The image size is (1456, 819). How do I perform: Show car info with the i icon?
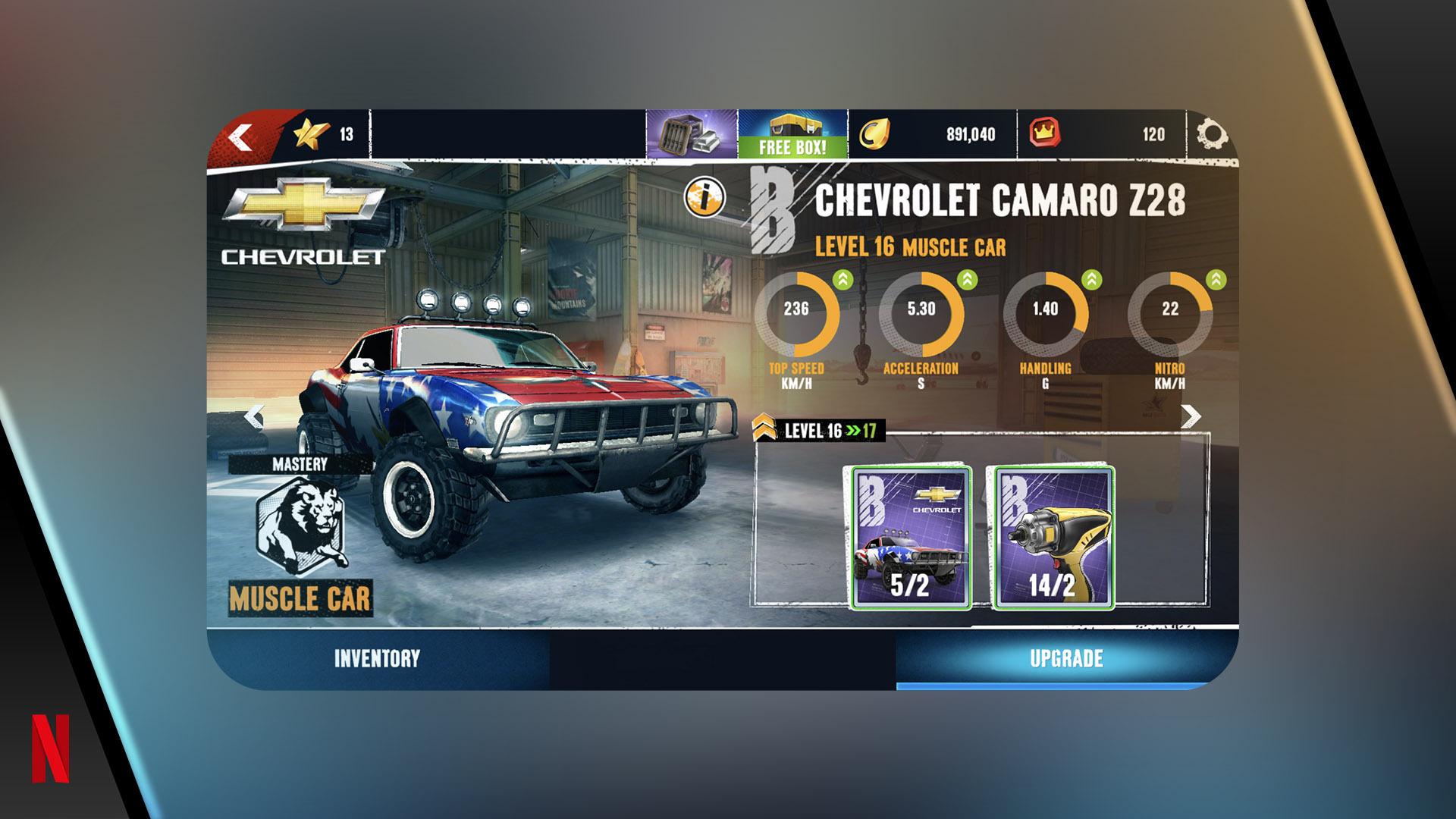(704, 197)
